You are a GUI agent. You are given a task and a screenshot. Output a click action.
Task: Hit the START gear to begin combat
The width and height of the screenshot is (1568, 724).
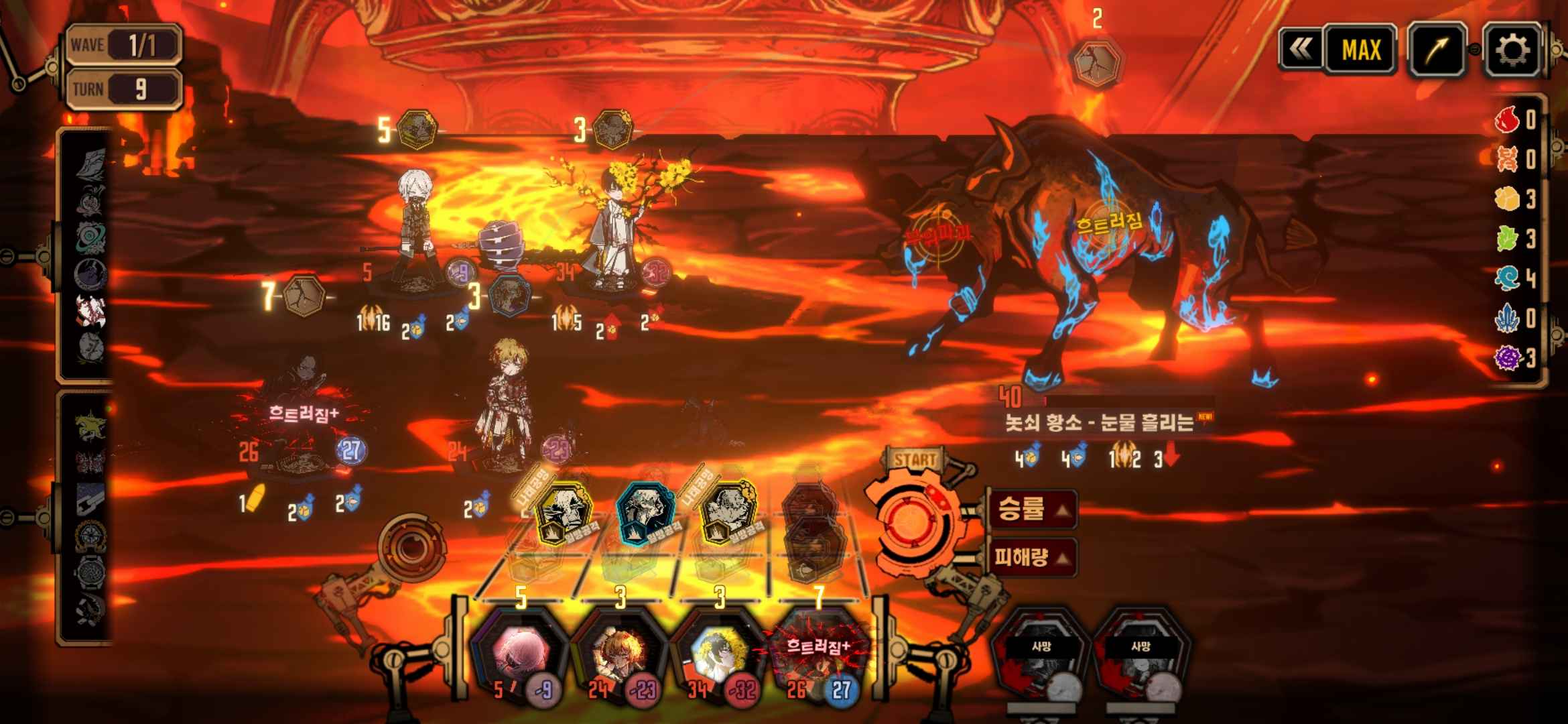[x=914, y=521]
